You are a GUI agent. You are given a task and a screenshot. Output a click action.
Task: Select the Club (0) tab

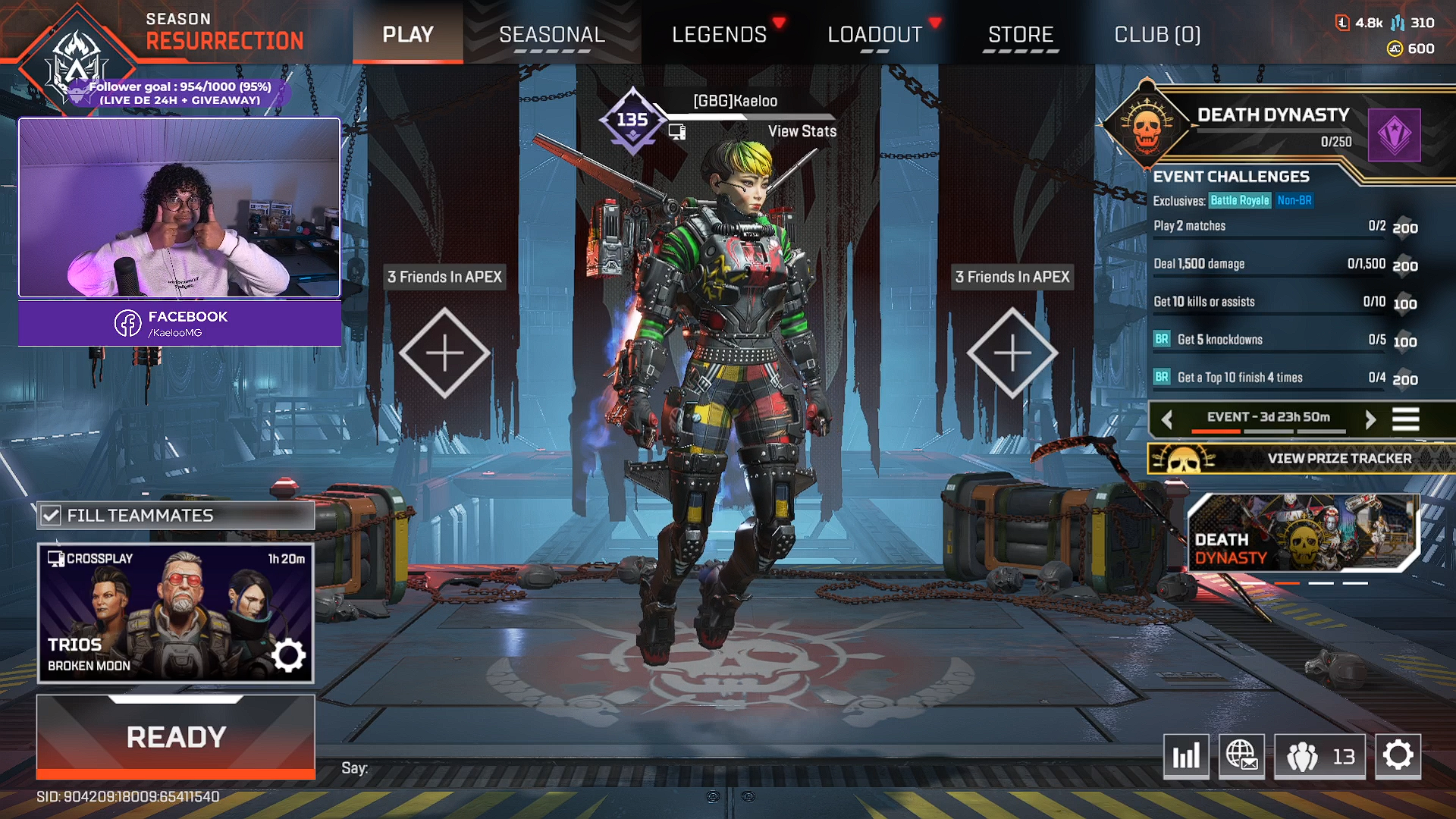1156,35
